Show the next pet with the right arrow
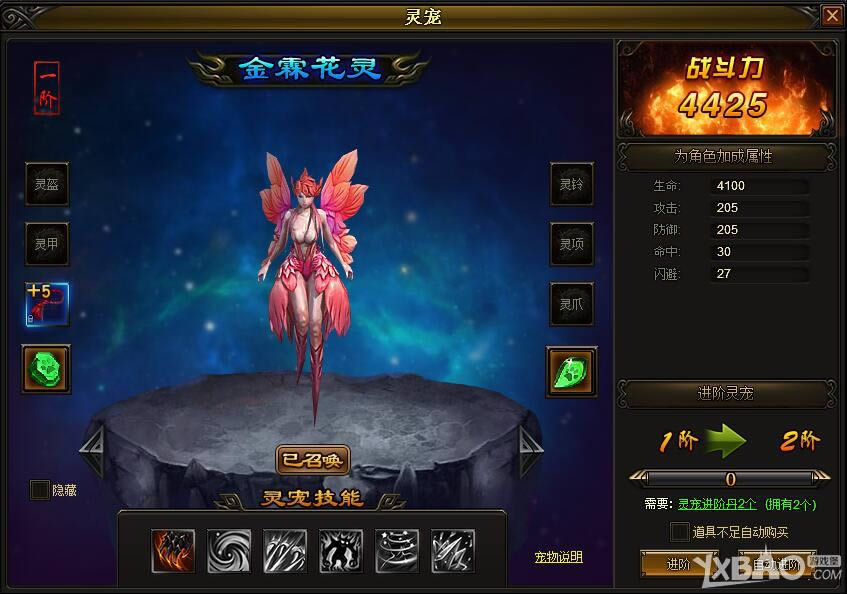The height and width of the screenshot is (594, 847). (531, 452)
